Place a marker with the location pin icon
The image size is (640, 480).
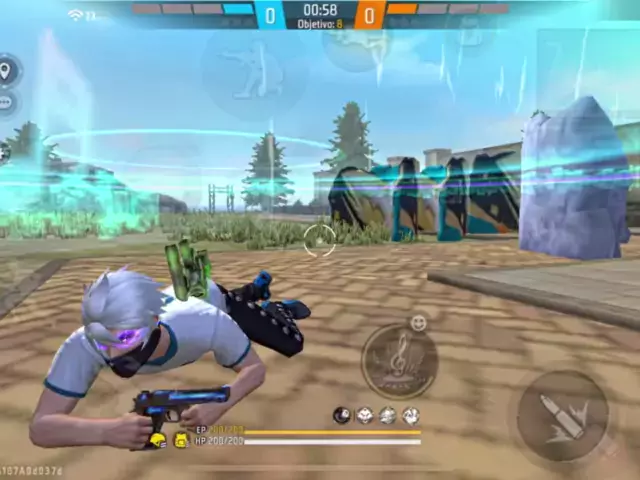coord(6,72)
